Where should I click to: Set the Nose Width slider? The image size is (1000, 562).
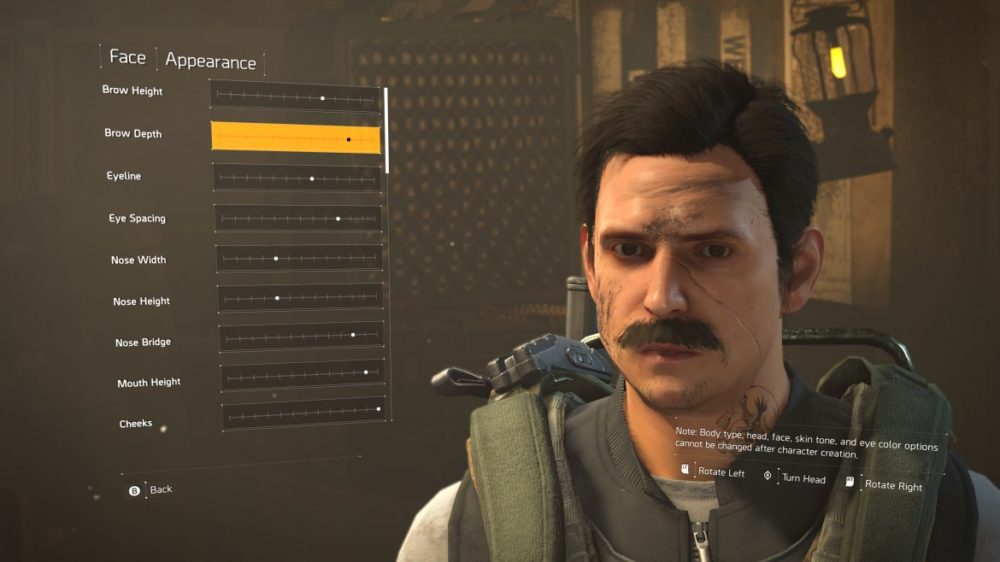coord(299,258)
